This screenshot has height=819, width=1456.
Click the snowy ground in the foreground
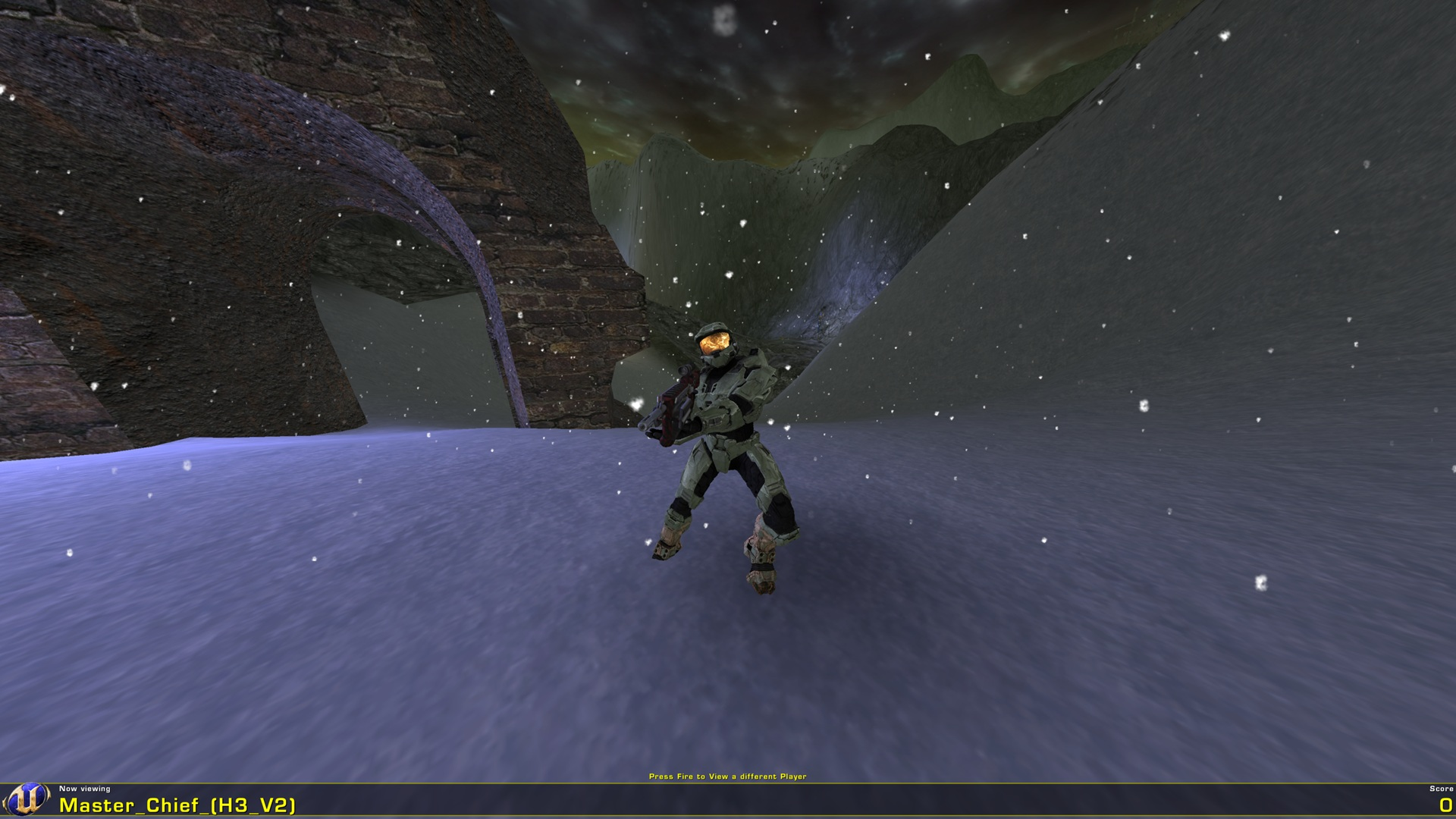(379, 682)
